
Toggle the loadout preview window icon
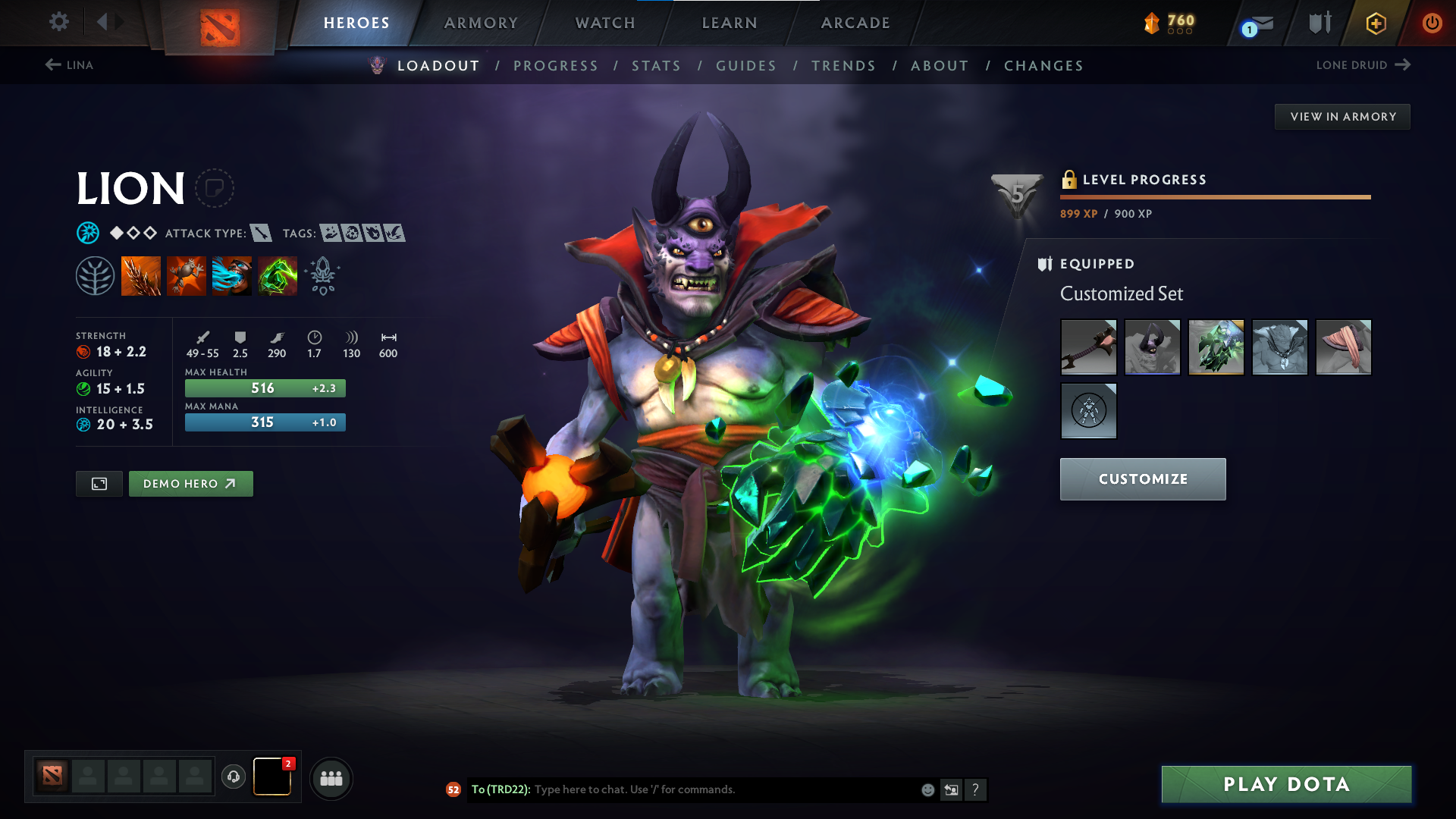pyautogui.click(x=99, y=483)
